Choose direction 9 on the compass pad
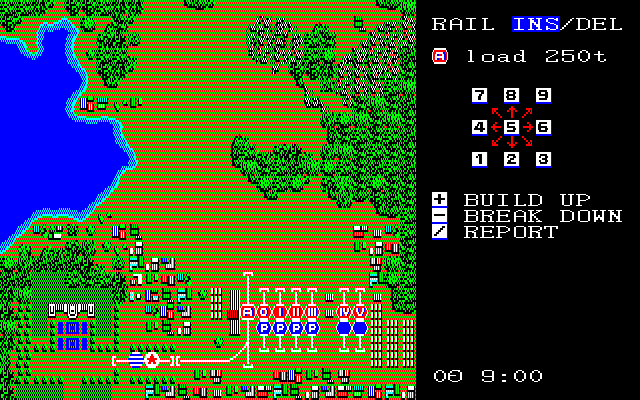 pos(543,96)
